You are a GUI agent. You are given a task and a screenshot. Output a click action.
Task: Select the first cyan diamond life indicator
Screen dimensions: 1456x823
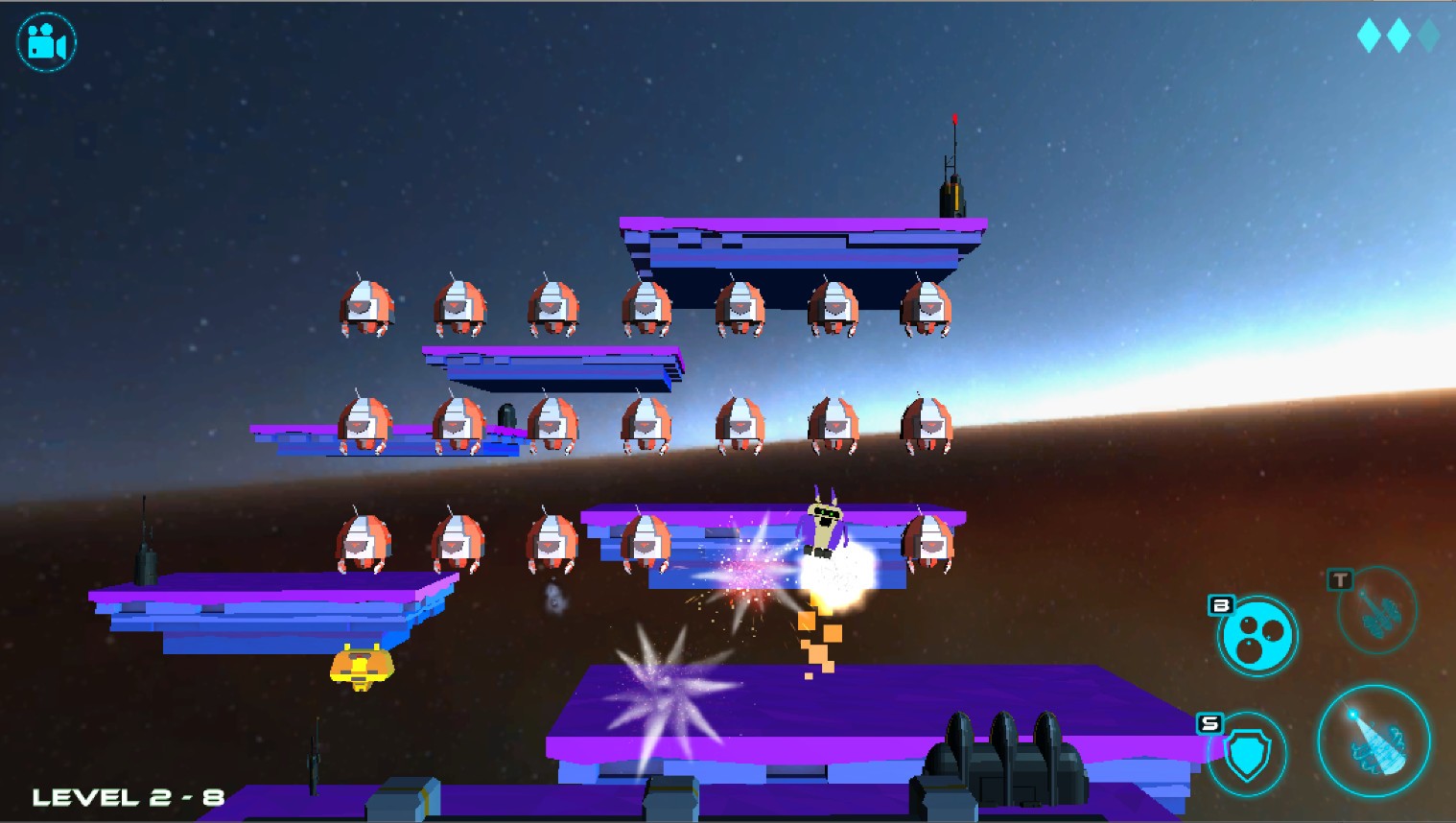tap(1370, 35)
